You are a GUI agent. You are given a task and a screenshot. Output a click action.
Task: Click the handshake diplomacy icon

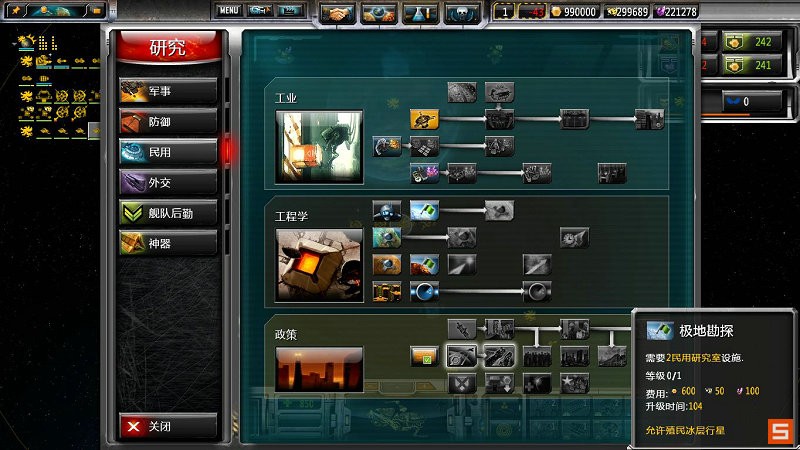click(339, 13)
